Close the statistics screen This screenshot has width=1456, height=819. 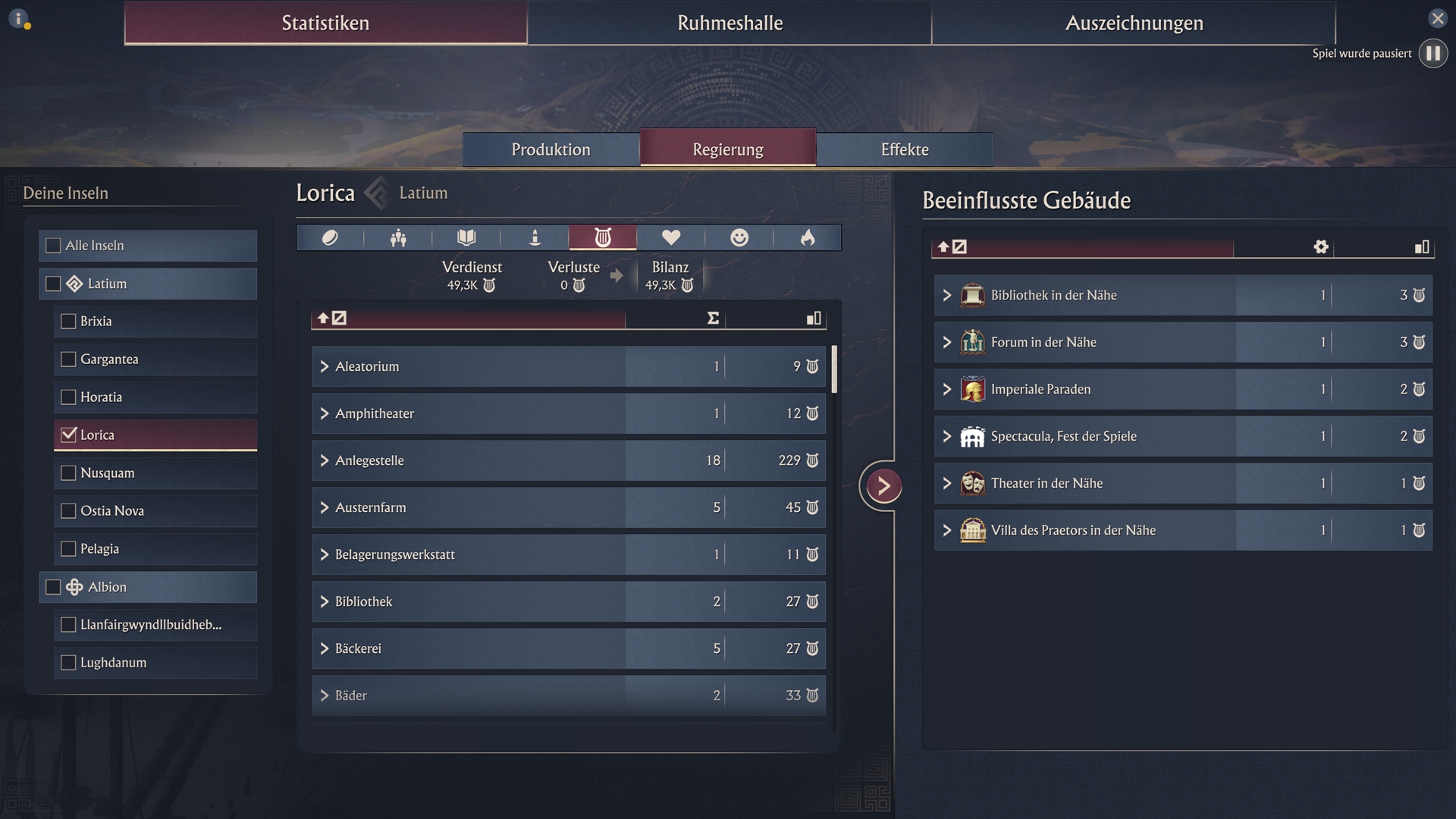pos(1437,18)
